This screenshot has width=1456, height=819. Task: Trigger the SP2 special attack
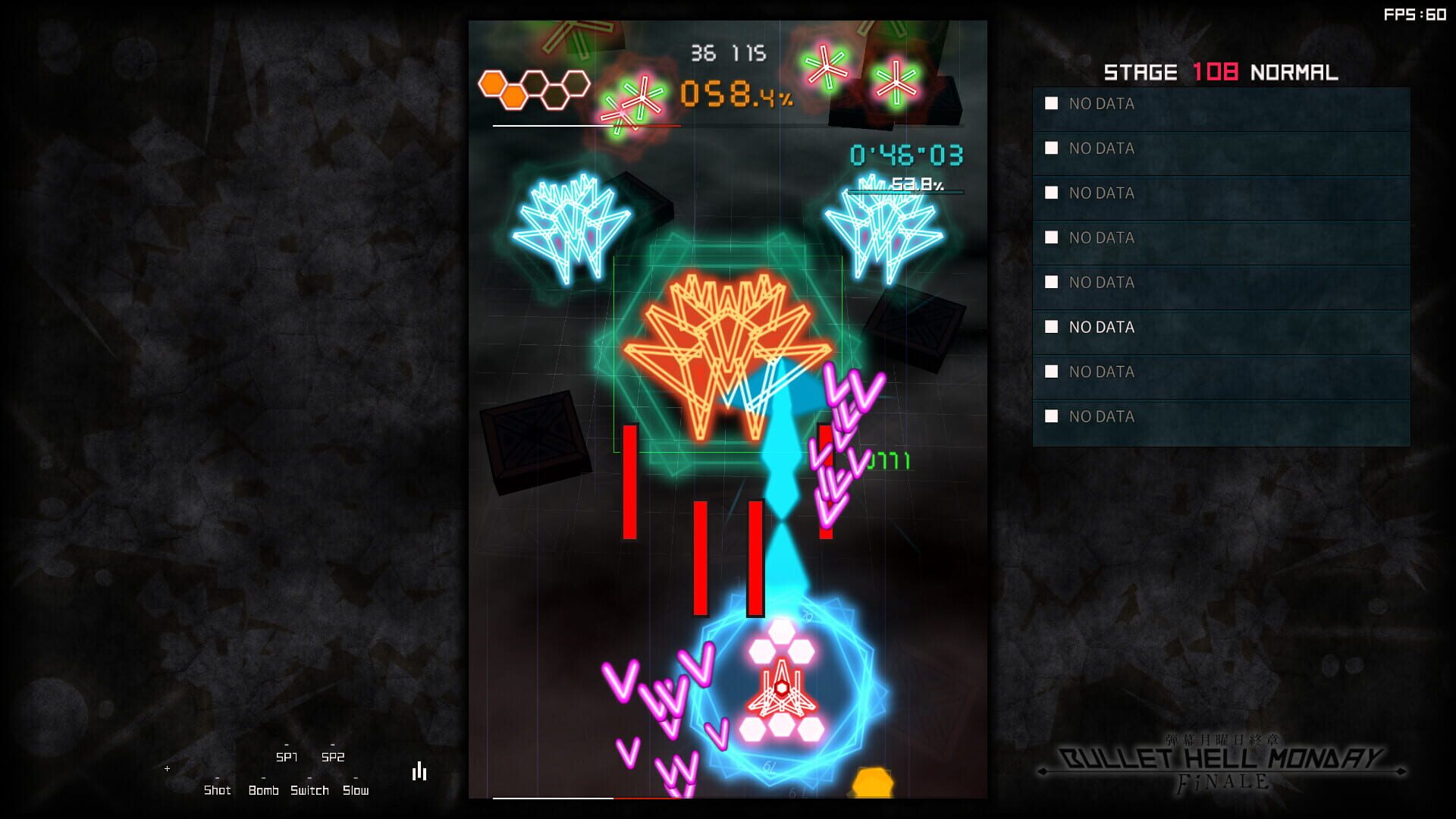pos(334,756)
